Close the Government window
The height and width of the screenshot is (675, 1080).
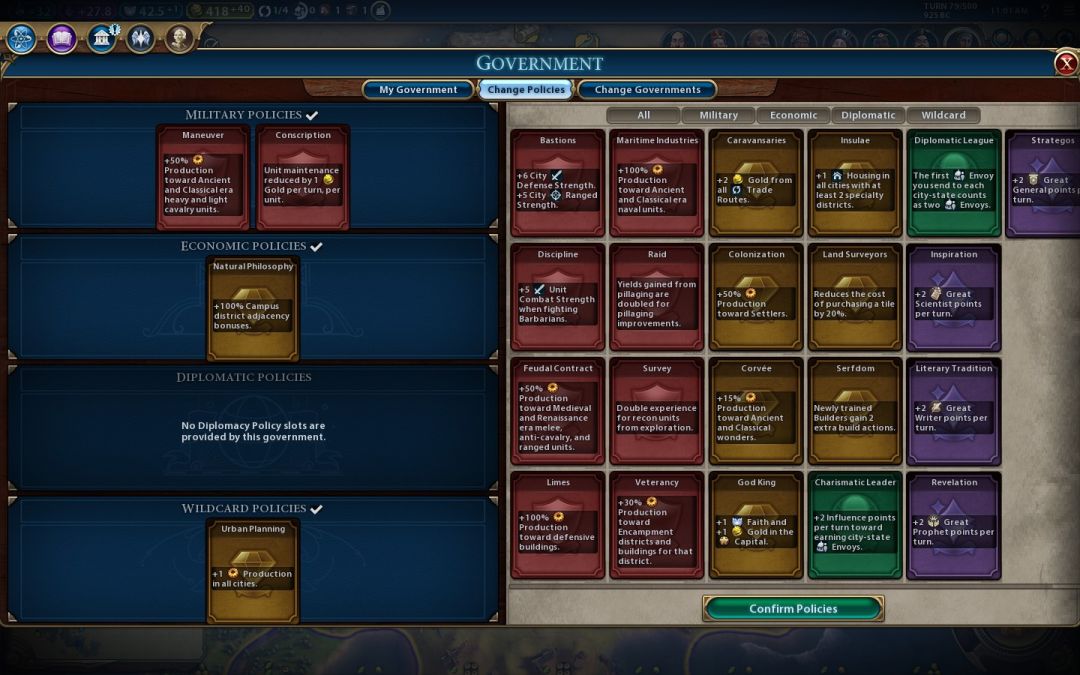tap(1066, 64)
